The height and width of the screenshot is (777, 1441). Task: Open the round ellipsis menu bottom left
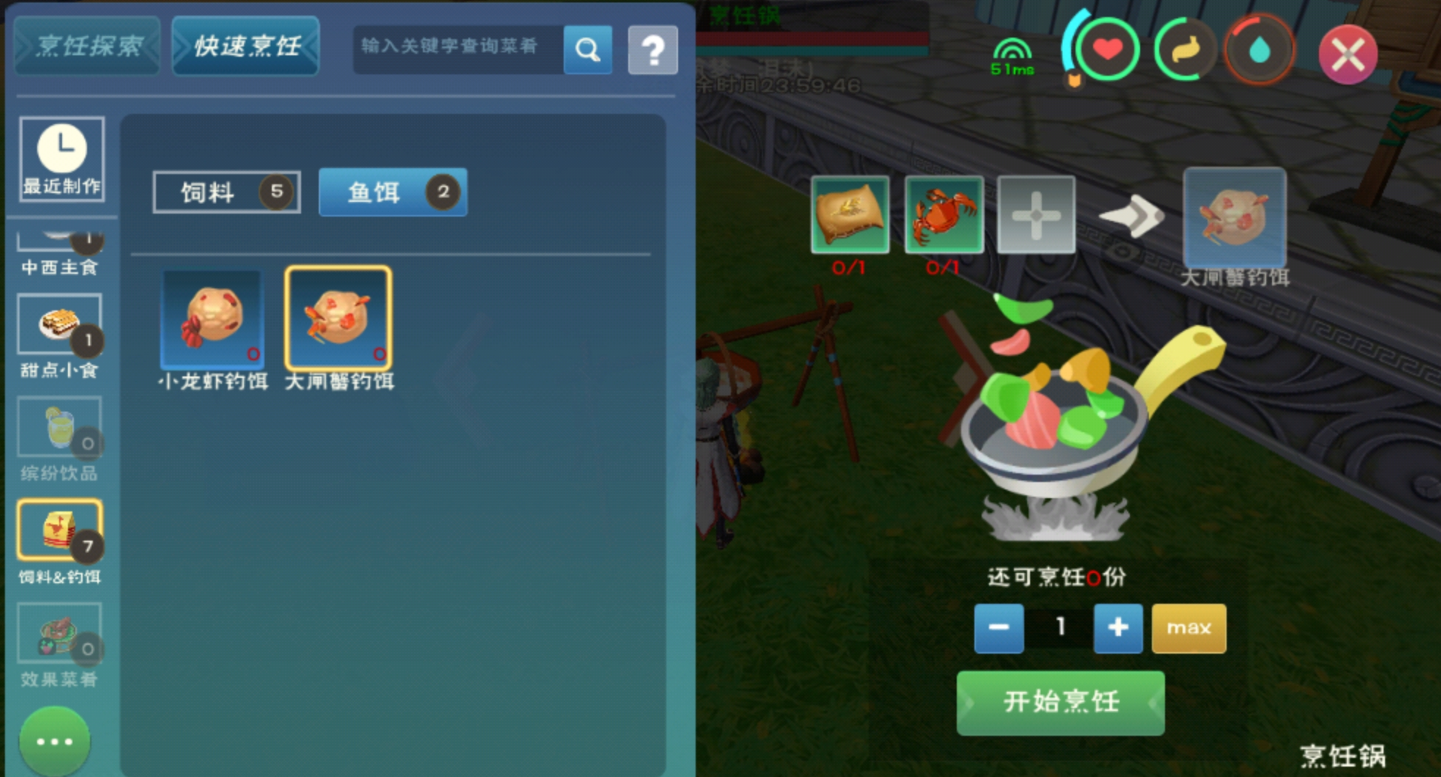[54, 740]
